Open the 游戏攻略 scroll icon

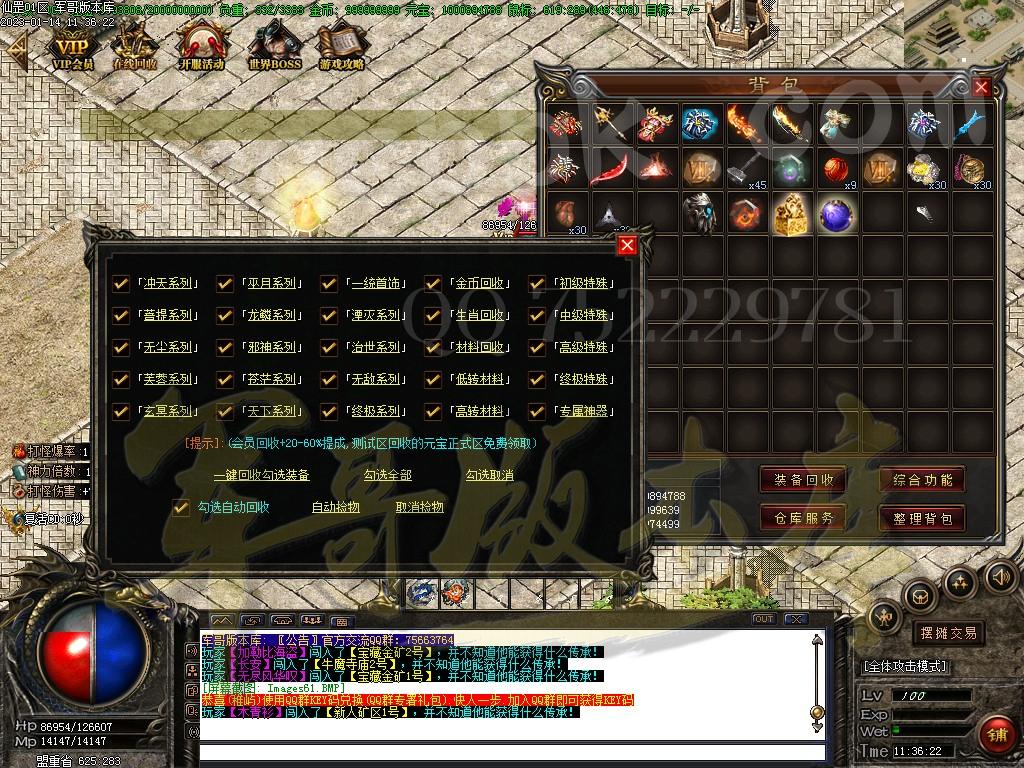[x=342, y=46]
